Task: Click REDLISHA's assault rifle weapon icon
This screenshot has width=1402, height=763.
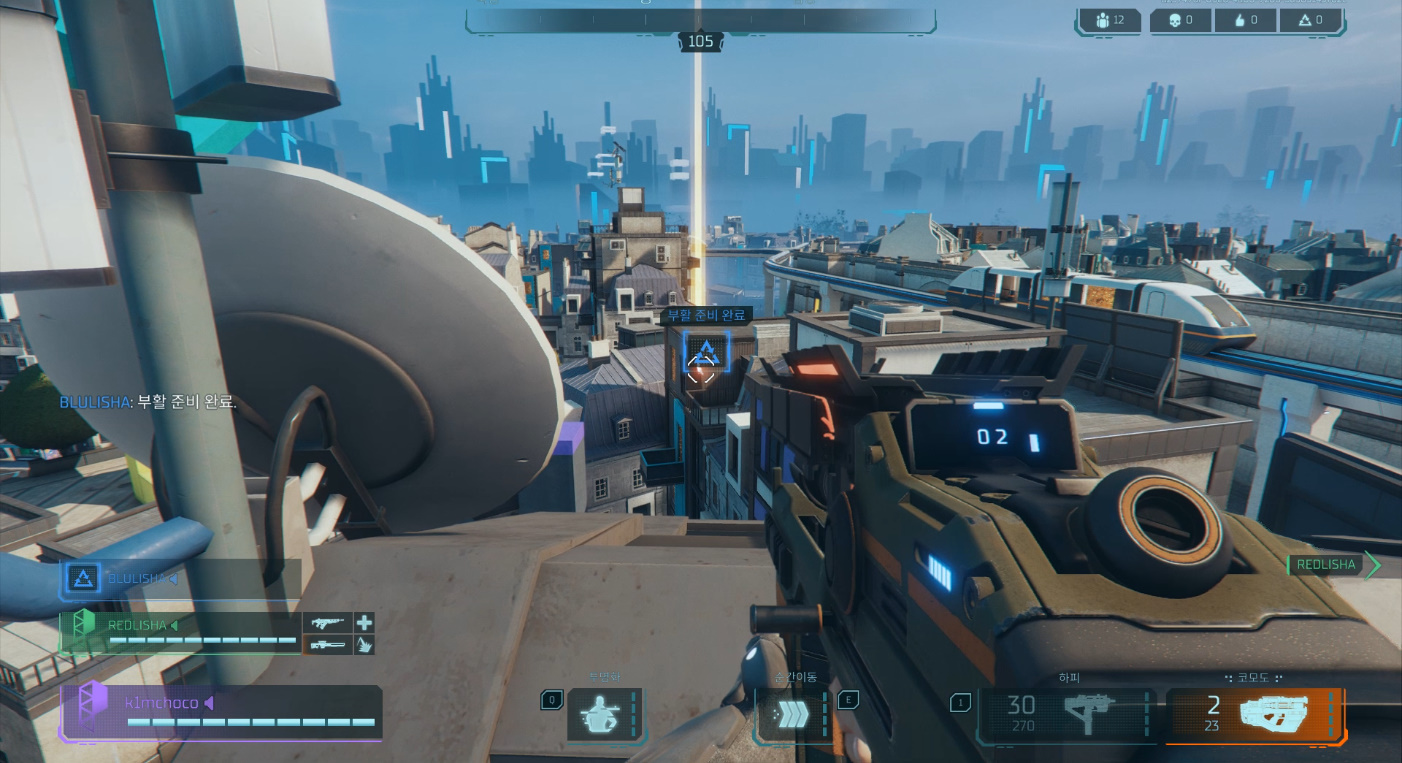Action: point(327,622)
